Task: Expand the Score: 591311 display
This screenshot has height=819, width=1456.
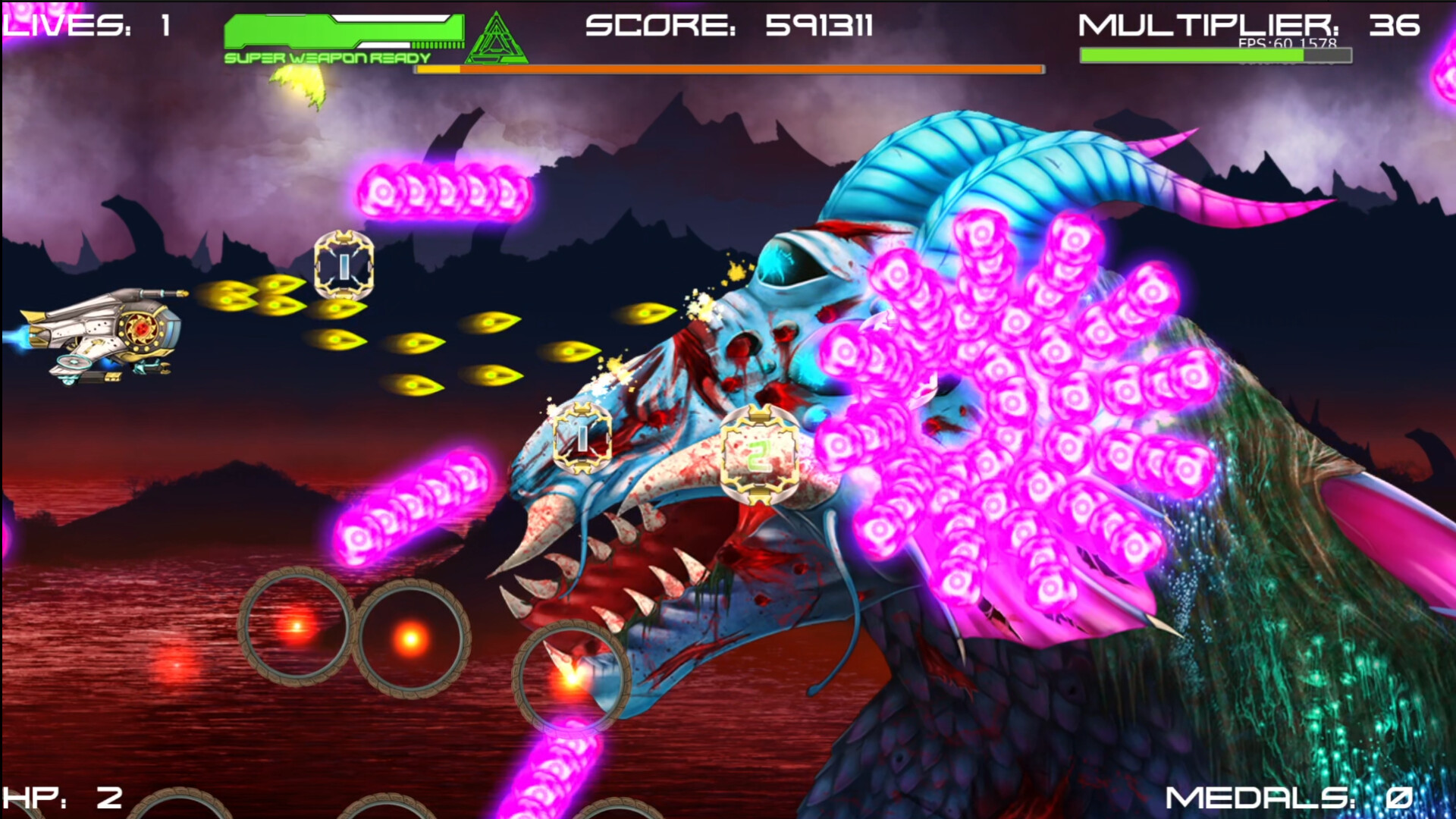Action: (732, 27)
